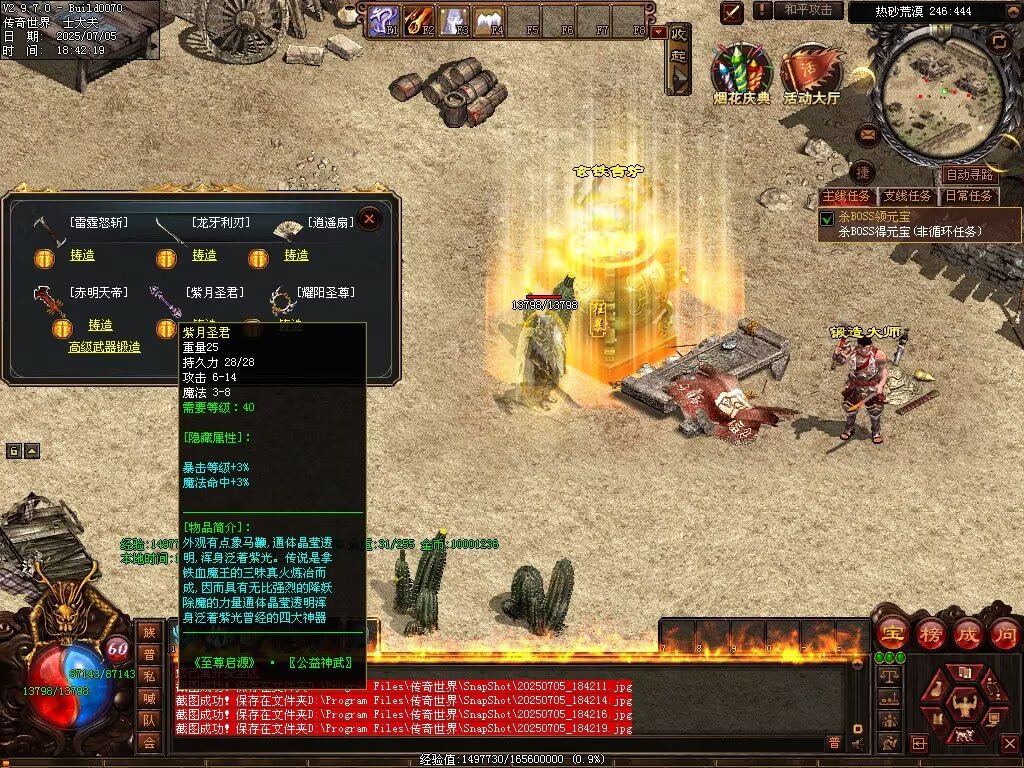Viewport: 1024px width, 768px height.
Task: Open the mail envelope icon
Action: point(867,133)
